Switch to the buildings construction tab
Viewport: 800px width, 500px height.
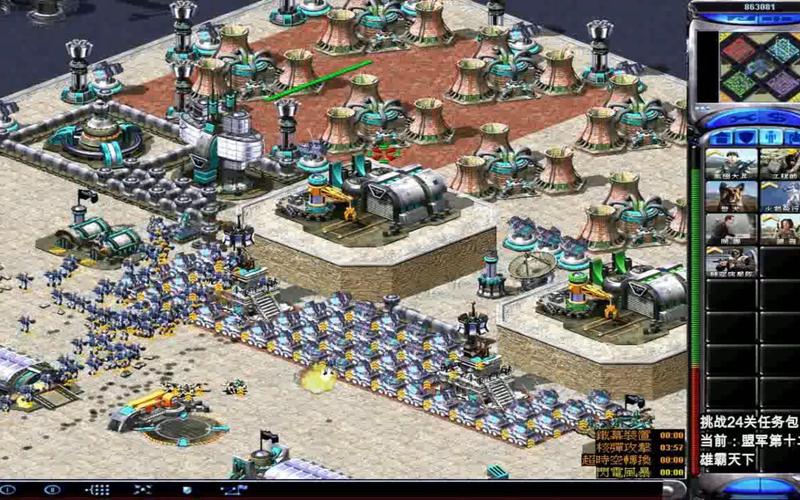(717, 137)
